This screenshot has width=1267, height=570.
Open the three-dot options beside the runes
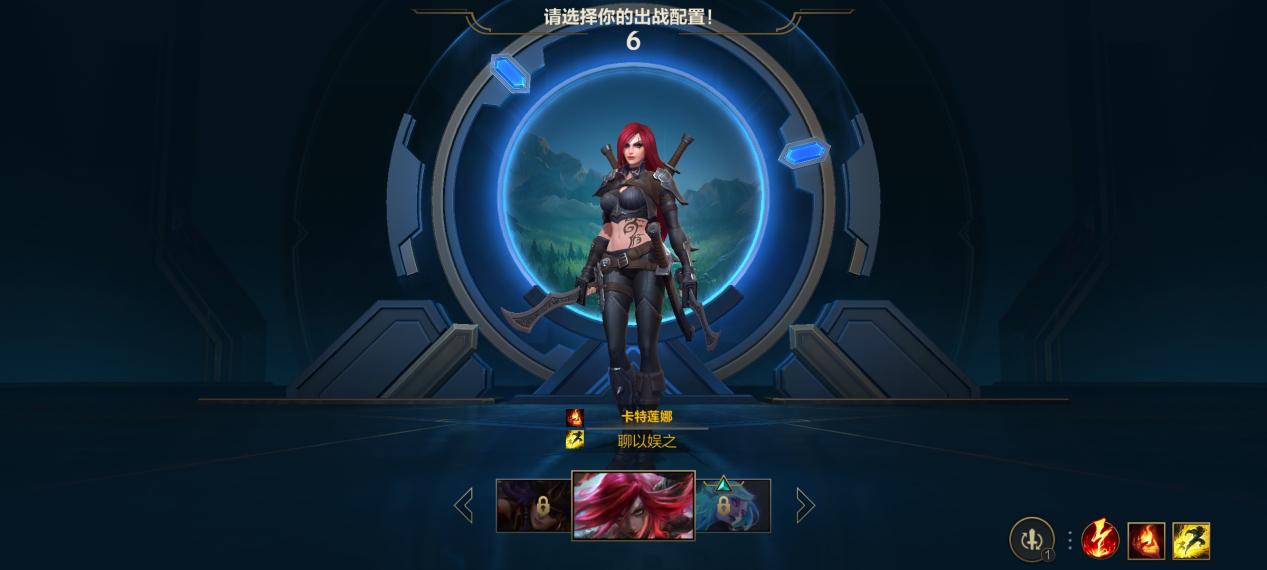[x=1069, y=540]
